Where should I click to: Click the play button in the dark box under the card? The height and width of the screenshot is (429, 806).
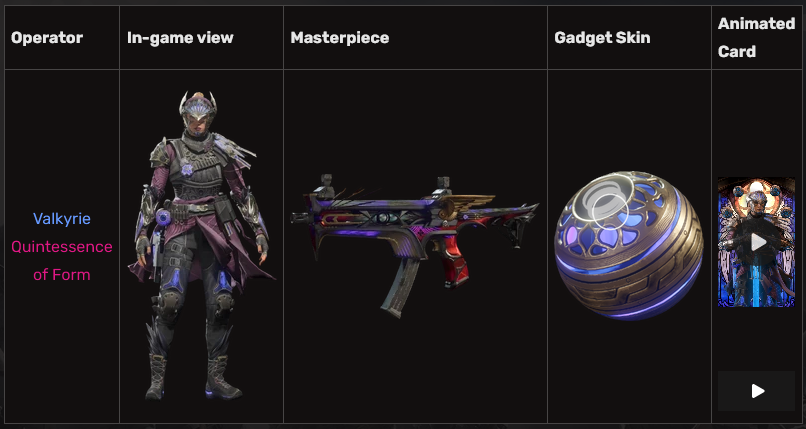pos(757,391)
